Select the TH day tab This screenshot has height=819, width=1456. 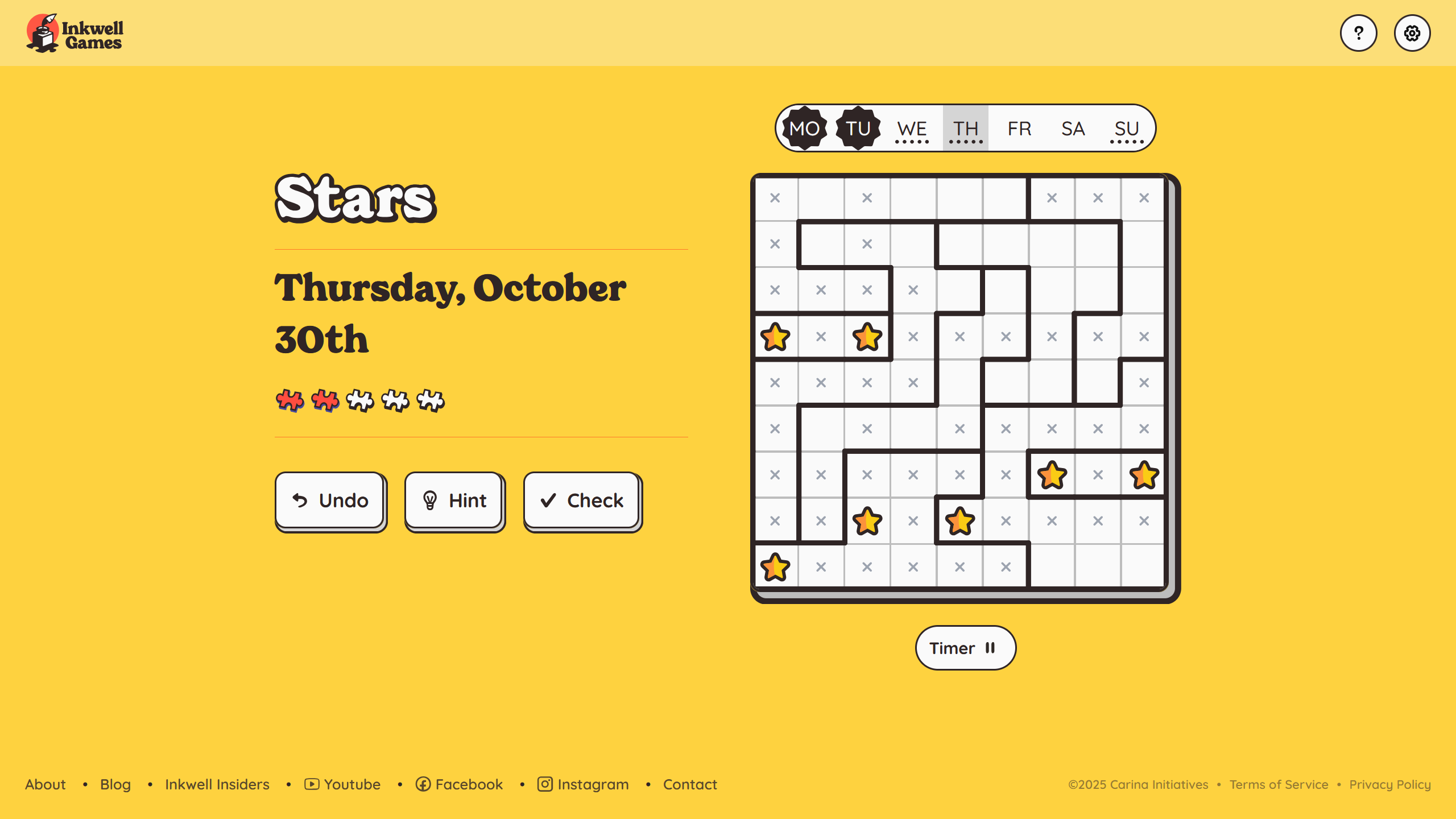(x=965, y=129)
